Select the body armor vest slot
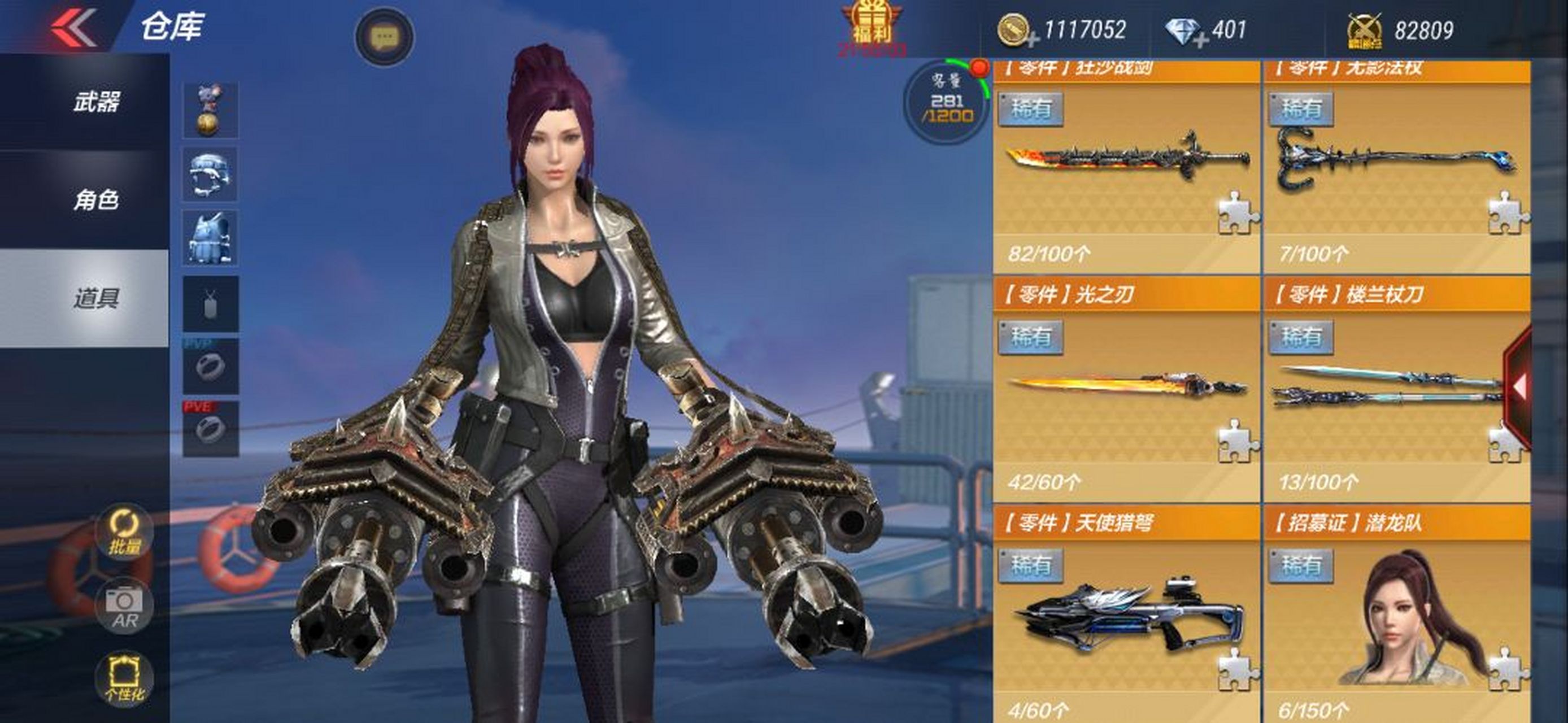Screen dimensions: 1568x723 point(211,238)
